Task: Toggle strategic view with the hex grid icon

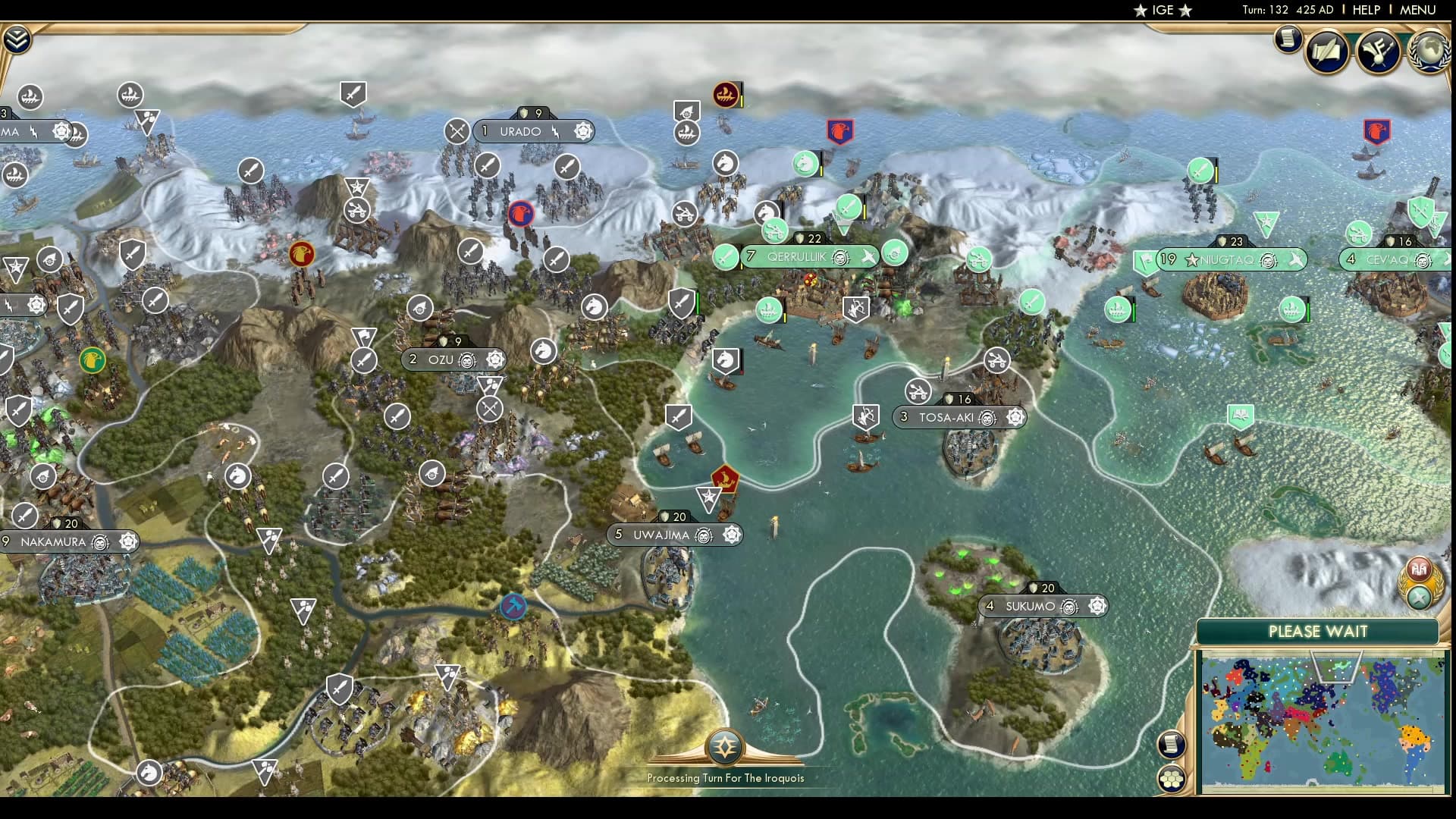Action: (1172, 780)
